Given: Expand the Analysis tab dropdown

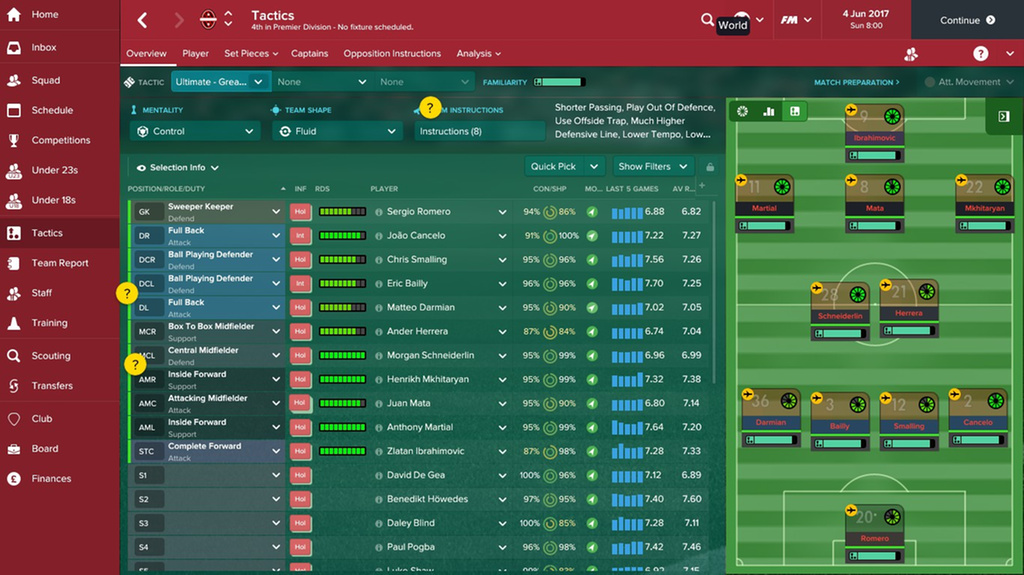Looking at the screenshot, I should pyautogui.click(x=479, y=54).
